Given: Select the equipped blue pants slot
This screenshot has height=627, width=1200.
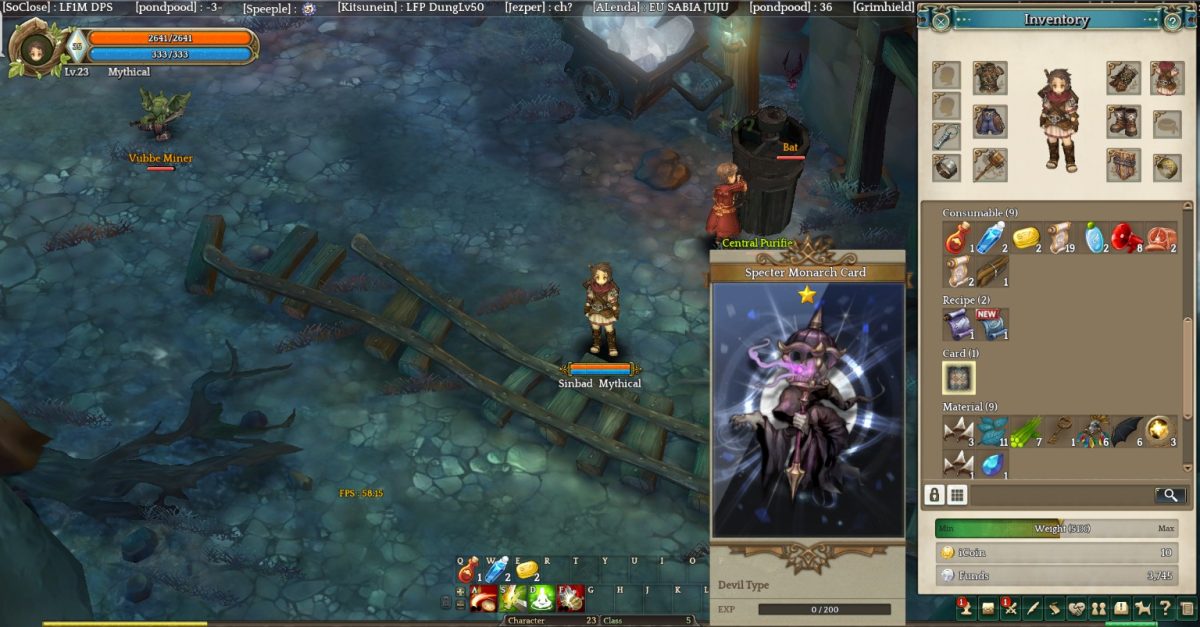Looking at the screenshot, I should pos(990,122).
